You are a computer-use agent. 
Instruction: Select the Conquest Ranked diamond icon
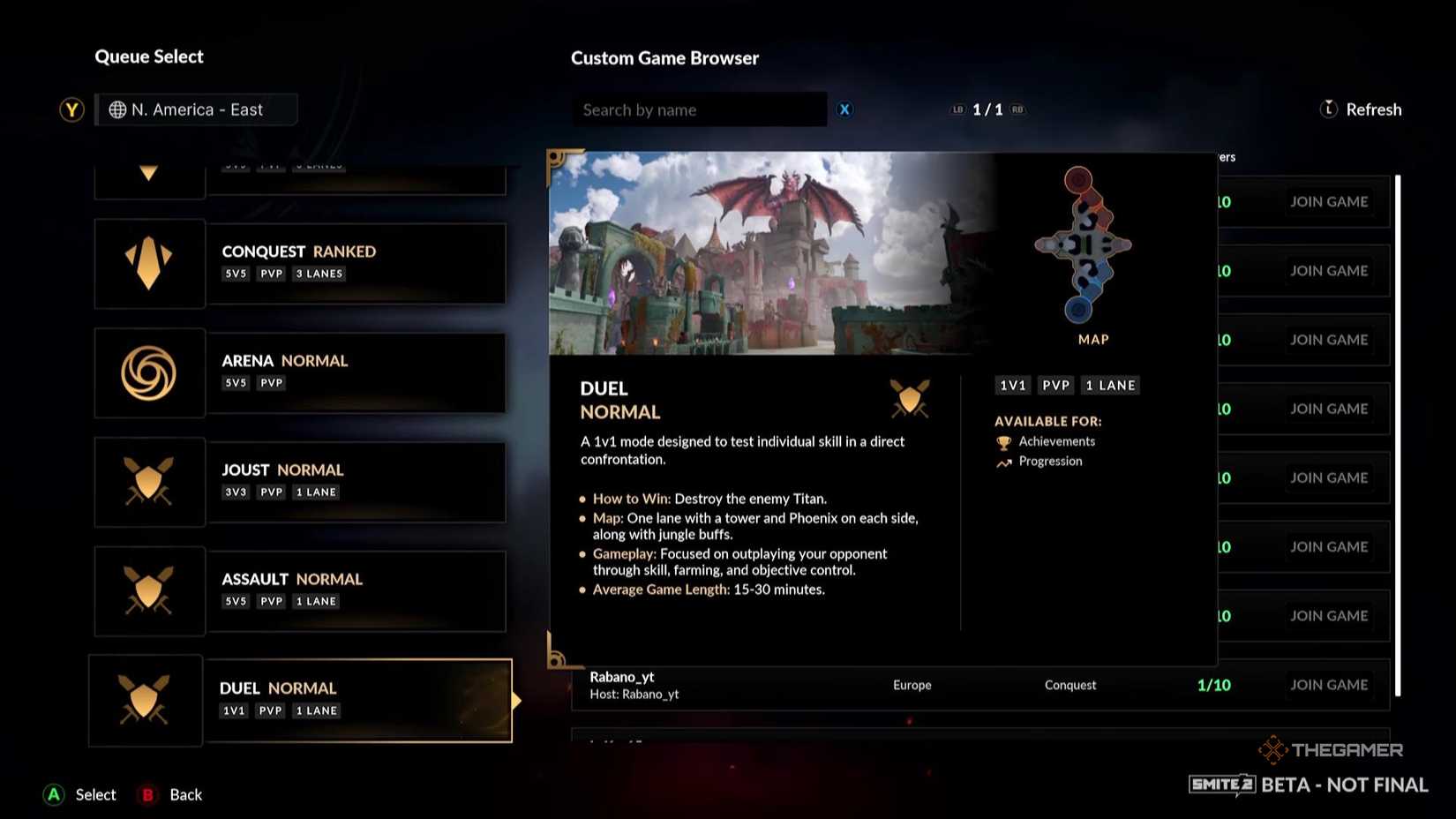149,263
